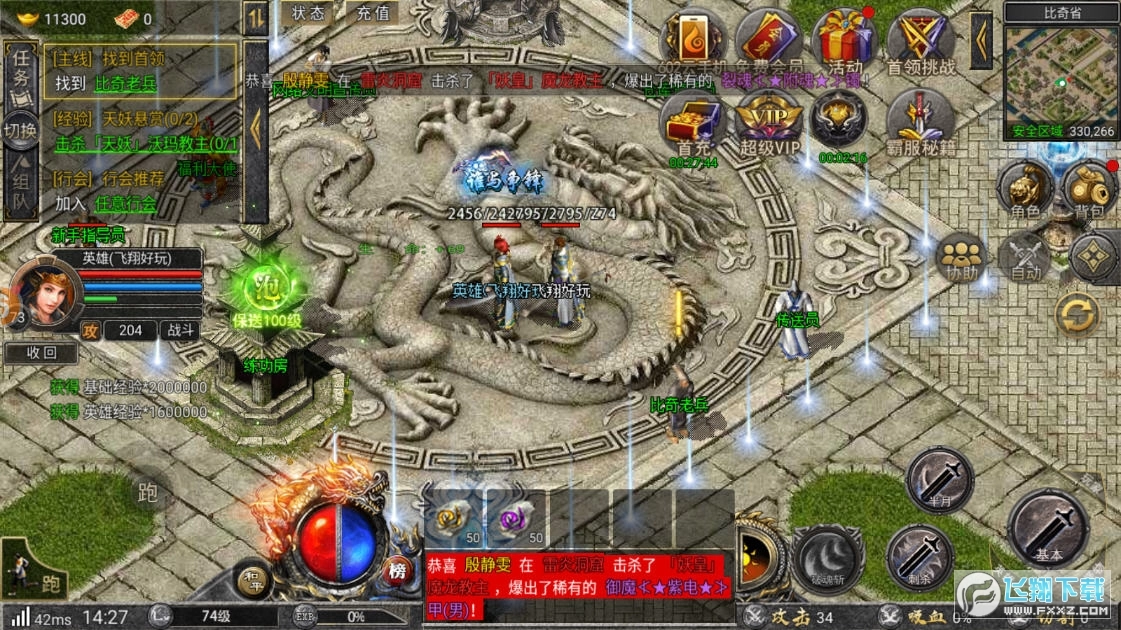Open the 首领挑战 boss challenge

(921, 42)
